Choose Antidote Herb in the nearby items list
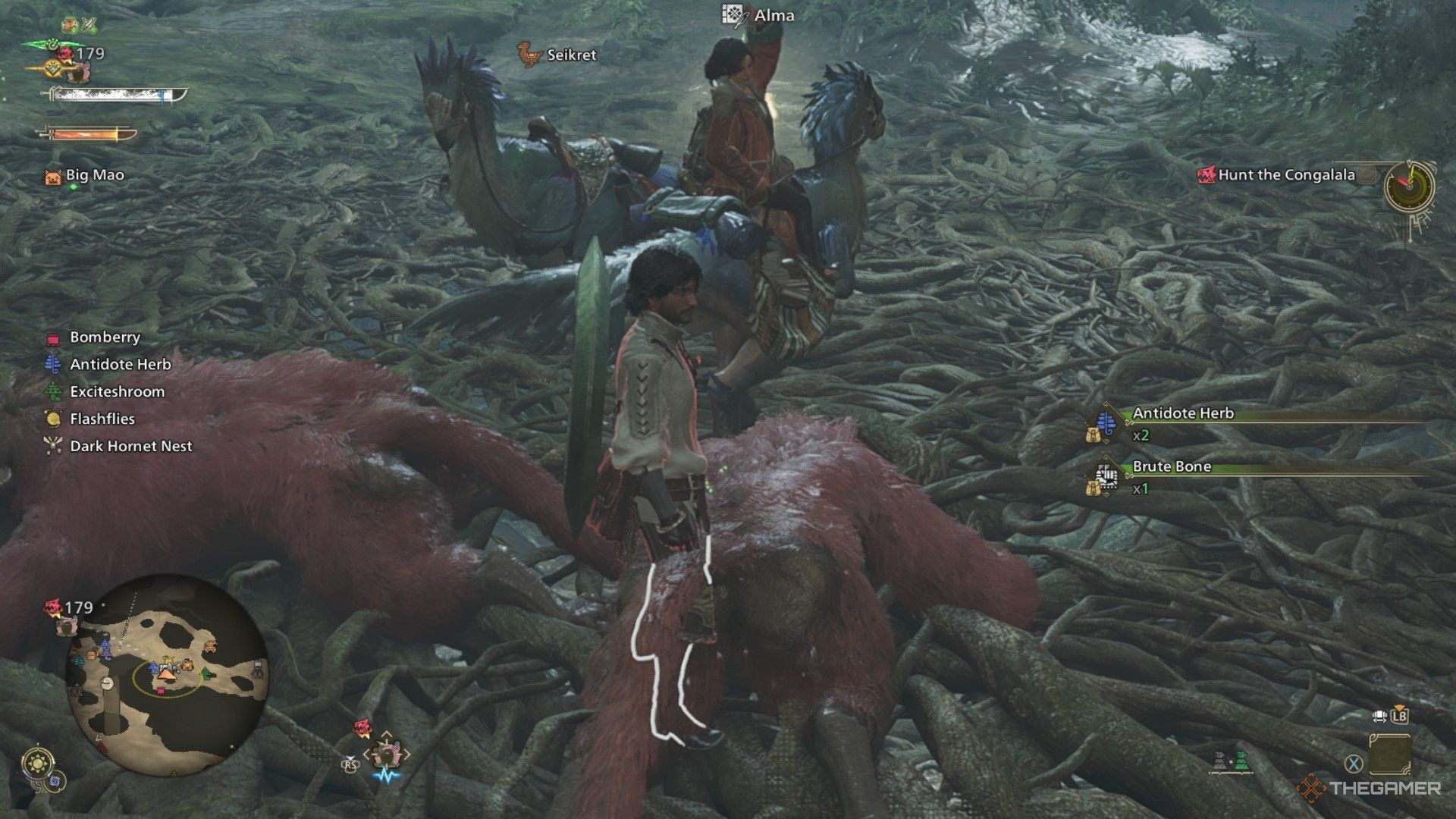 tap(120, 365)
